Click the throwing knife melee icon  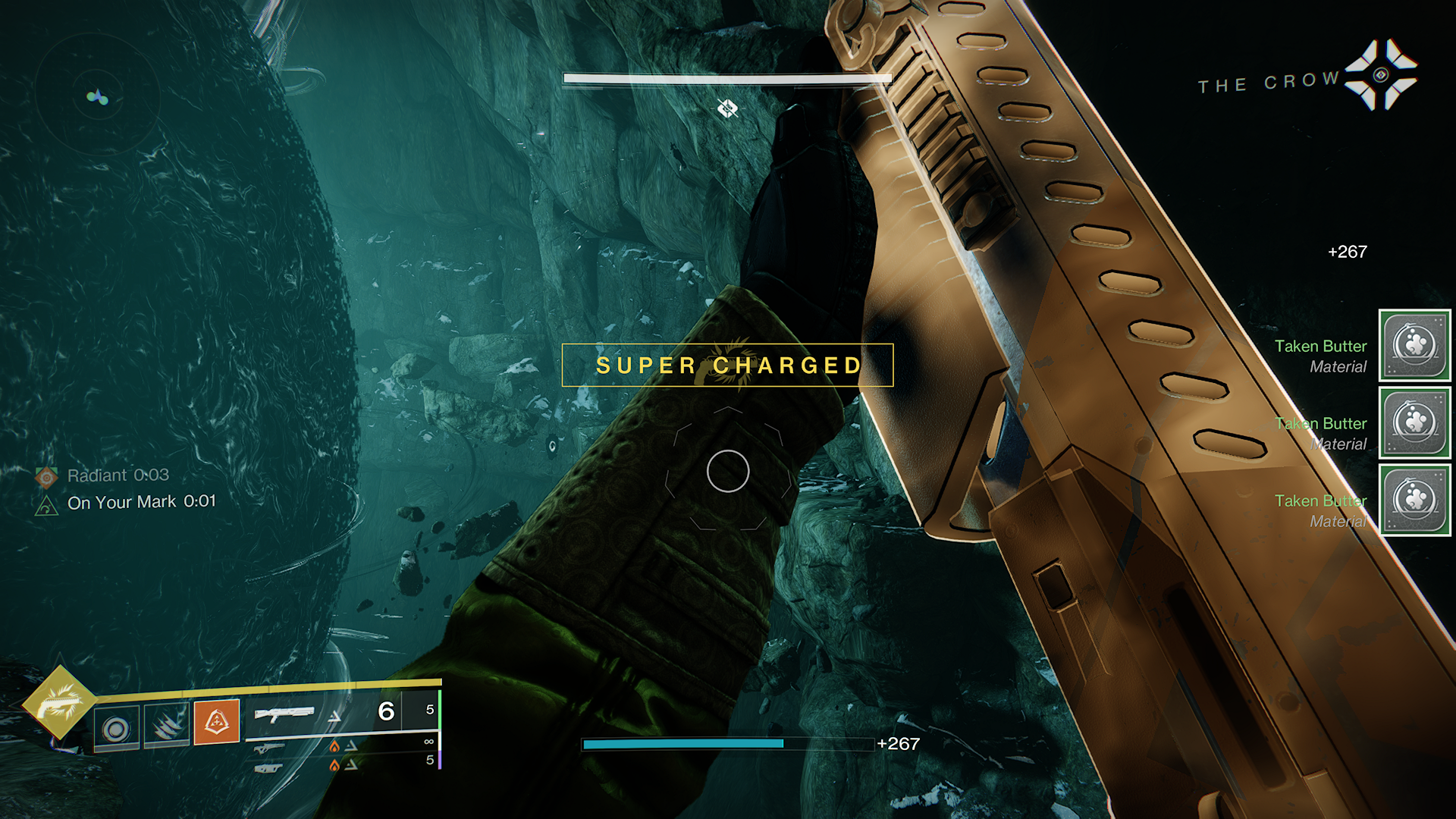tap(165, 726)
